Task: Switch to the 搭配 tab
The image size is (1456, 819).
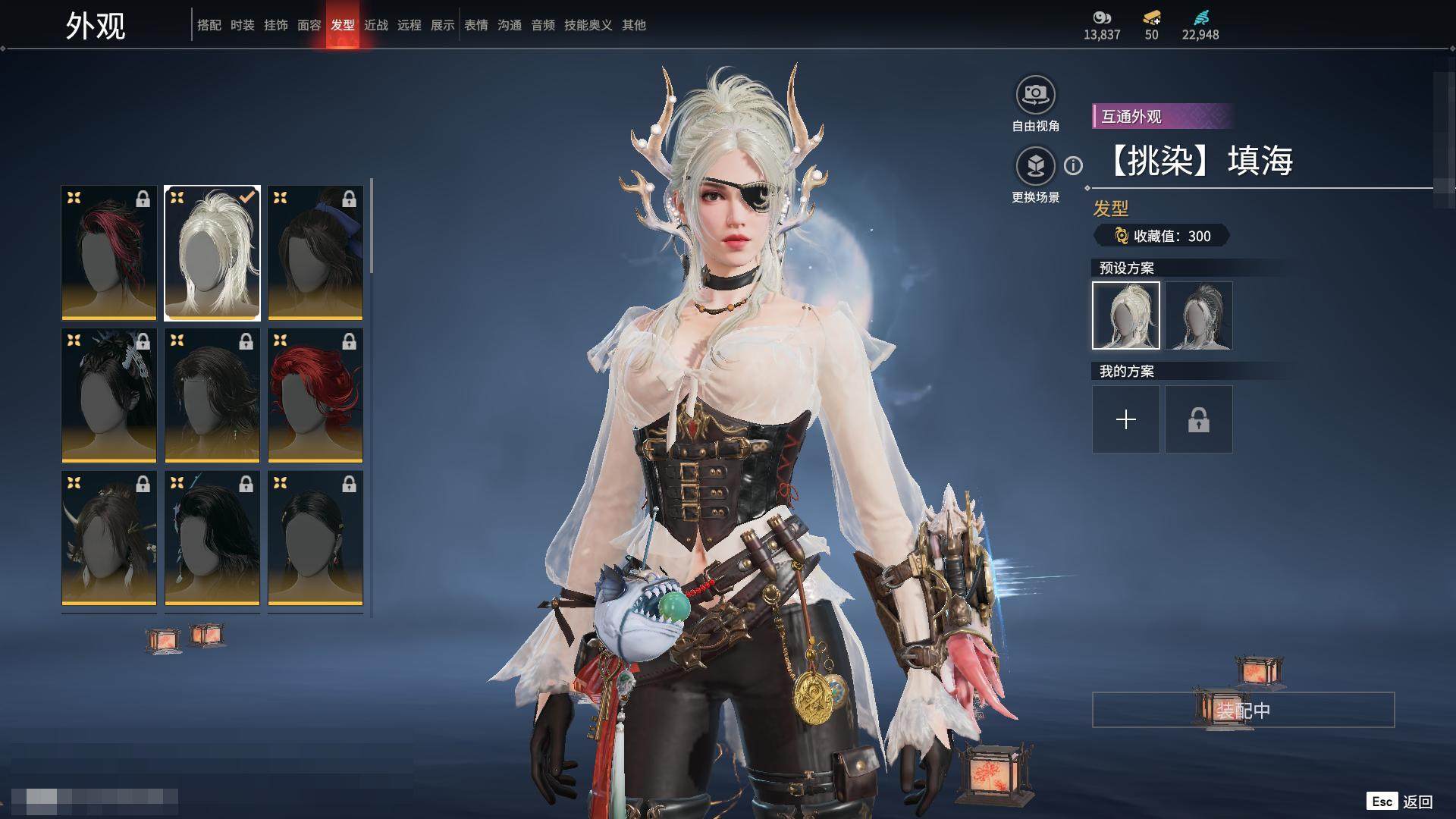Action: [x=209, y=25]
